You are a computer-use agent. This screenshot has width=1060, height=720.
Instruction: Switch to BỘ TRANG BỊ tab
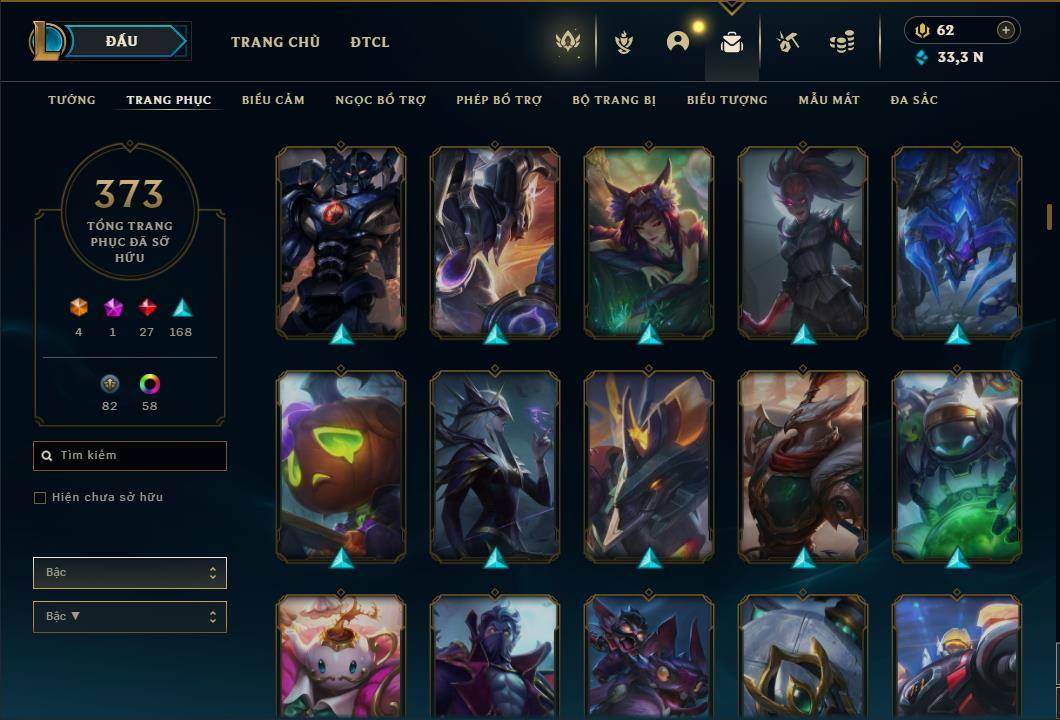[x=614, y=100]
